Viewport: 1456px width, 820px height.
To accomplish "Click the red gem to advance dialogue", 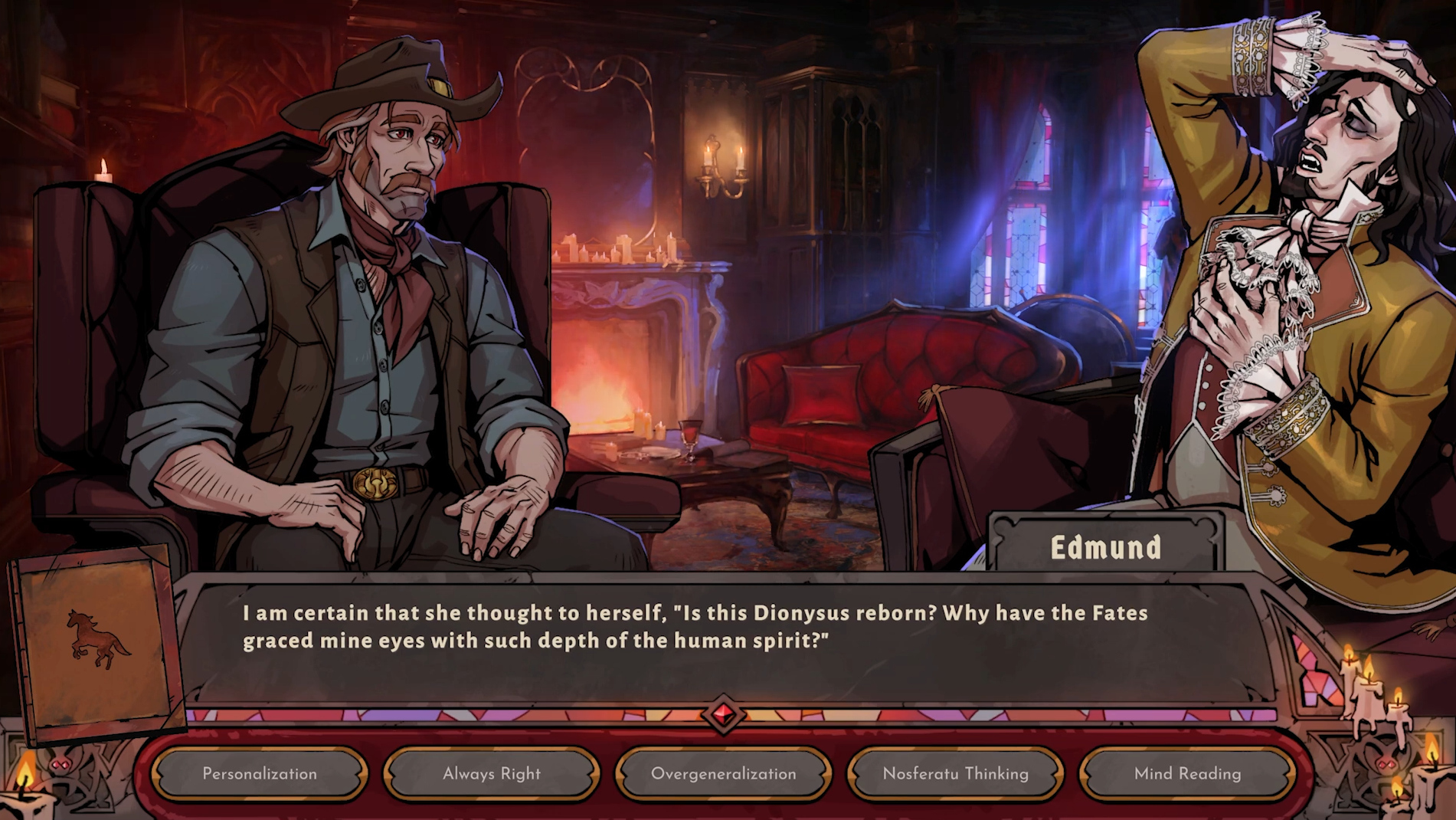I will pyautogui.click(x=723, y=714).
